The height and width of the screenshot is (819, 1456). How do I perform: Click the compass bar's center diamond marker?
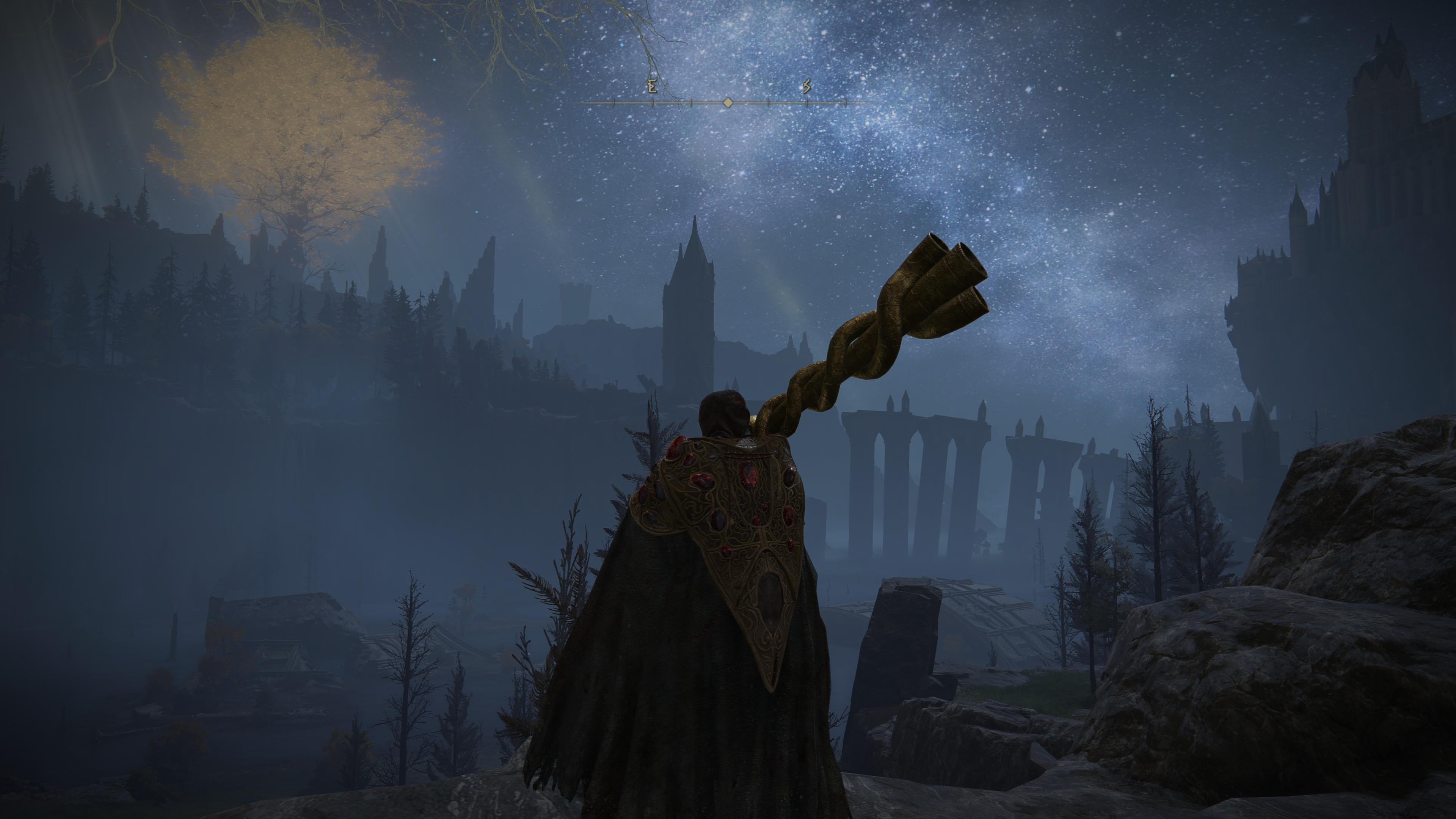click(x=728, y=103)
